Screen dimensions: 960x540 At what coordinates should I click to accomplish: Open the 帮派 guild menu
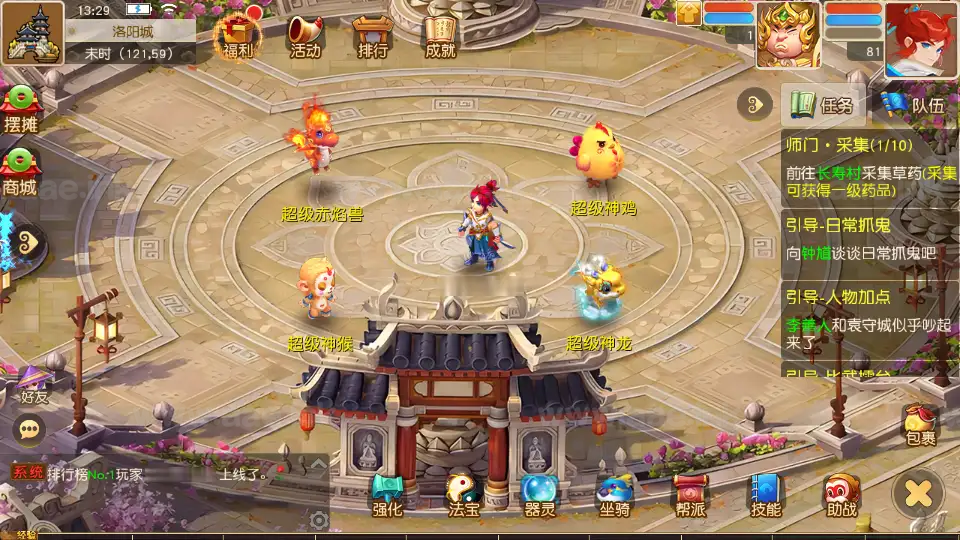coord(690,494)
